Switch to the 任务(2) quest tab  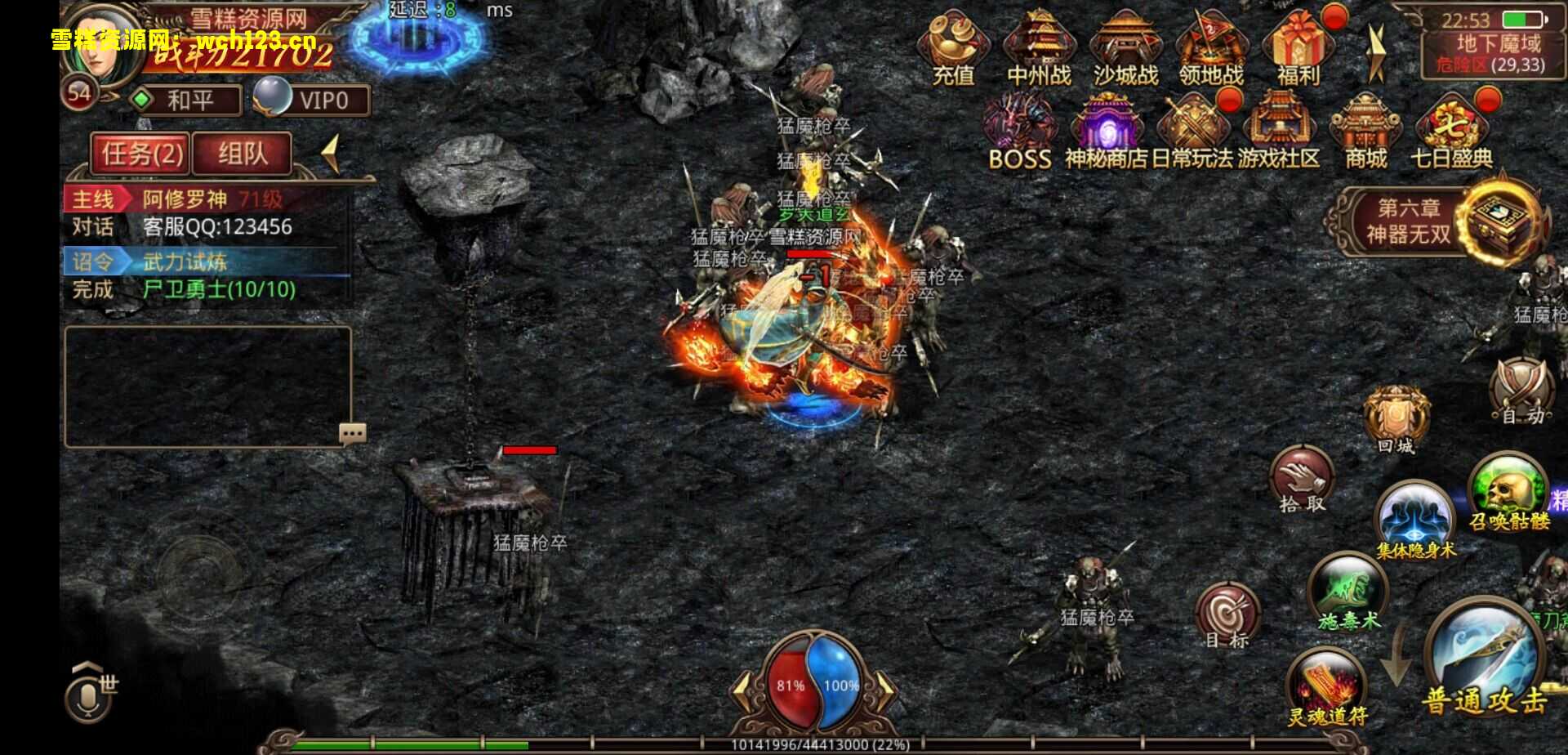(x=141, y=154)
